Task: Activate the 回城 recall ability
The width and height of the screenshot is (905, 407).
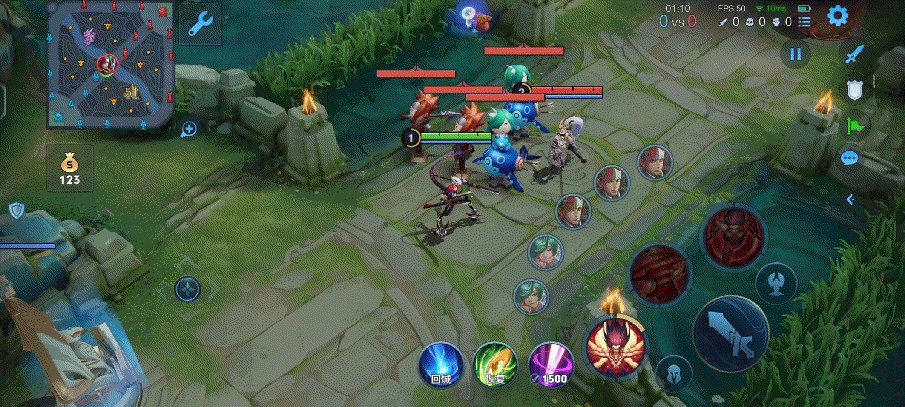Action: [440, 364]
